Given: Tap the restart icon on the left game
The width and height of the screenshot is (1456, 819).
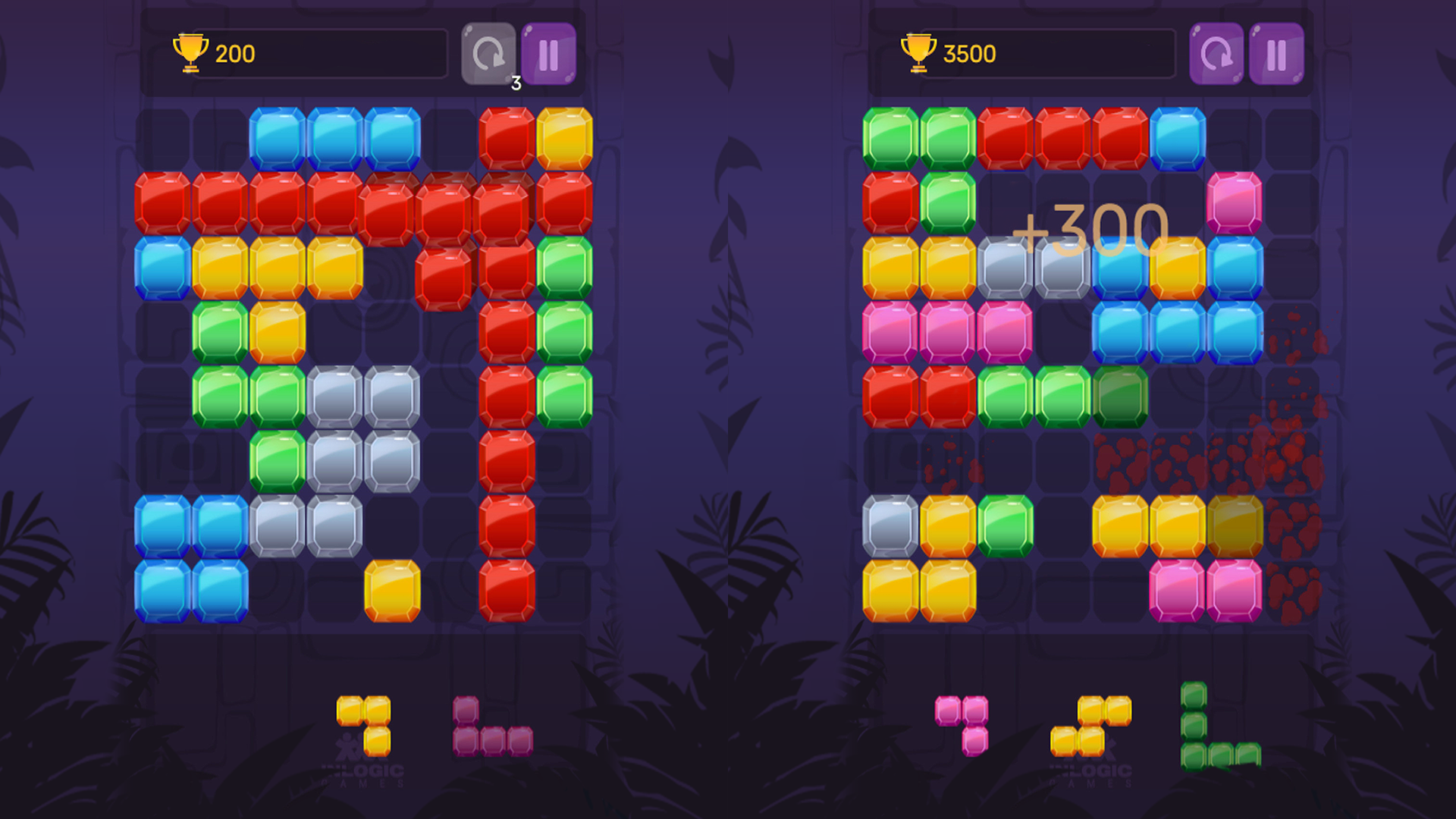Looking at the screenshot, I should click(489, 53).
